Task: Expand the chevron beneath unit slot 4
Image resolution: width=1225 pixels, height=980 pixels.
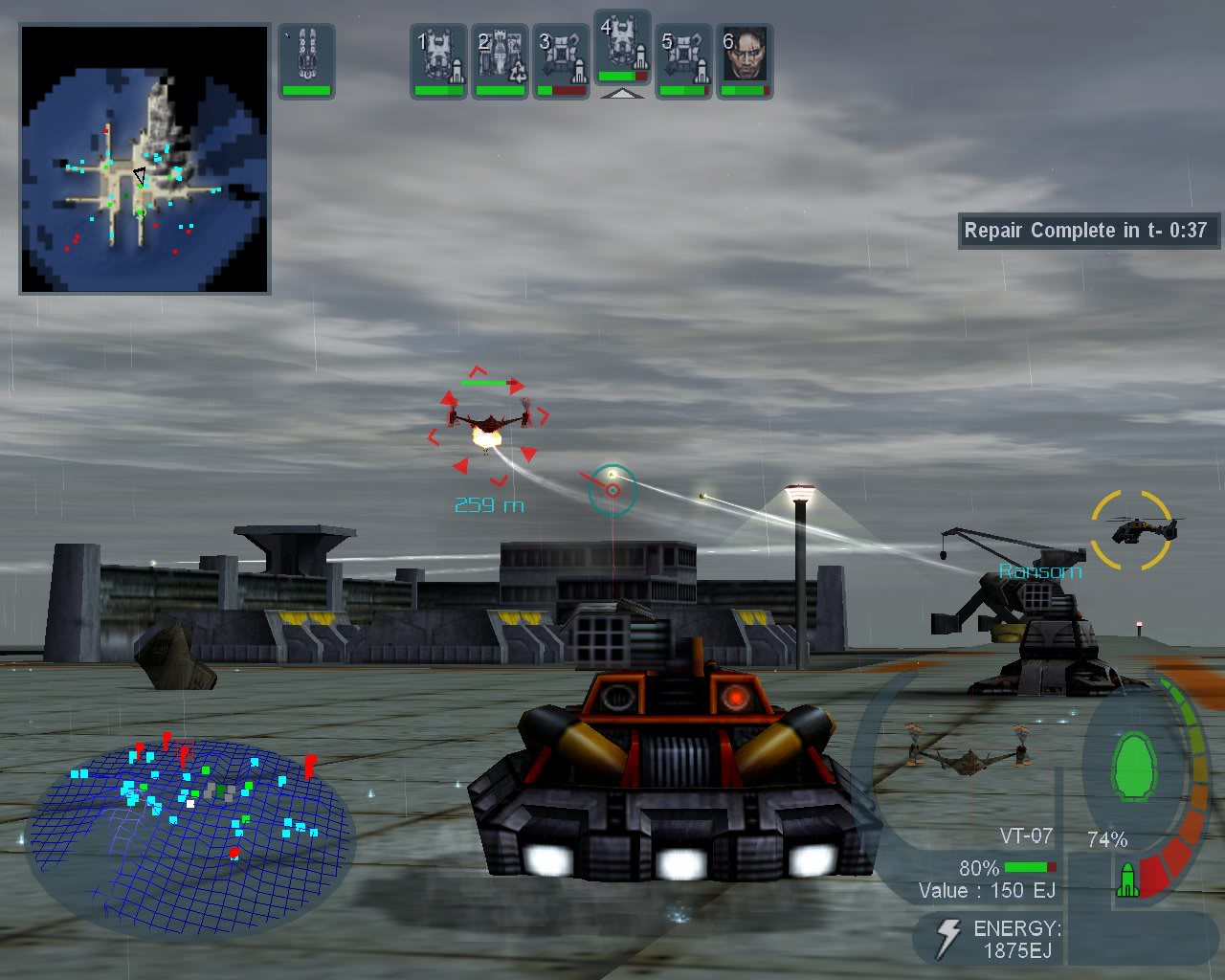Action: click(x=623, y=94)
